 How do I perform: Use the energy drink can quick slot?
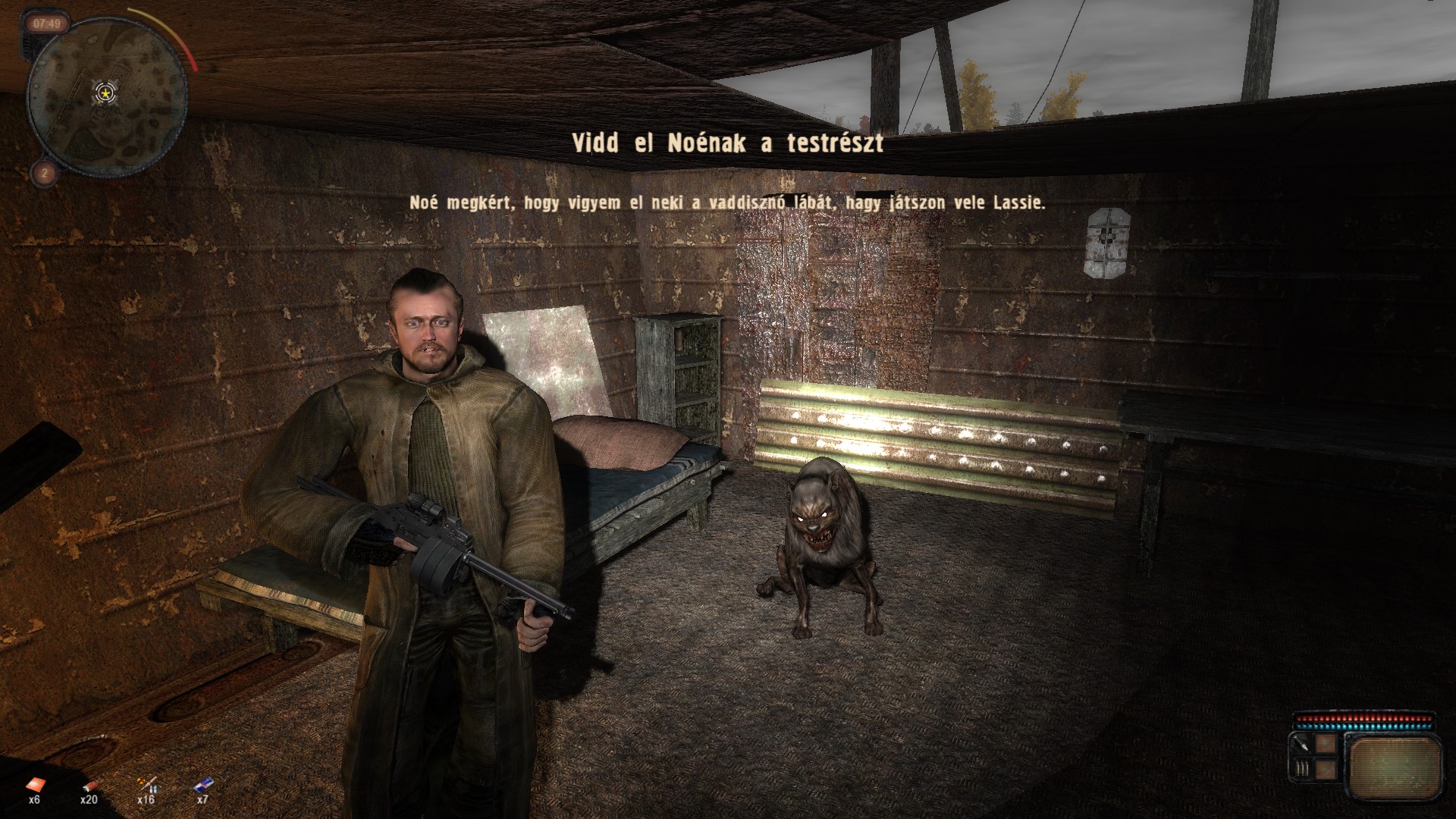coord(202,785)
